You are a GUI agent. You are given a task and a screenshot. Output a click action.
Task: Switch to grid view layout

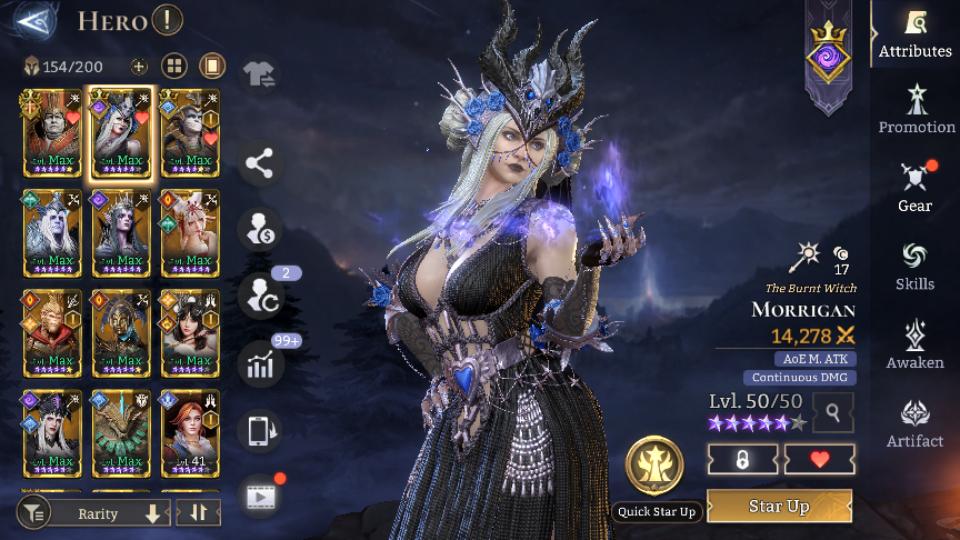coord(175,67)
